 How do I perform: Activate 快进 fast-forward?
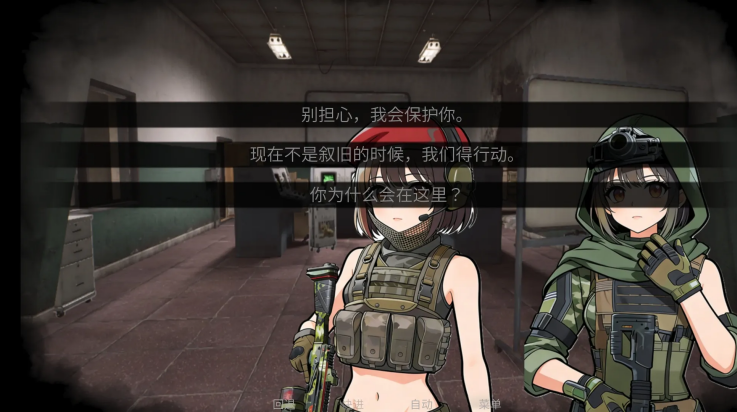point(352,404)
